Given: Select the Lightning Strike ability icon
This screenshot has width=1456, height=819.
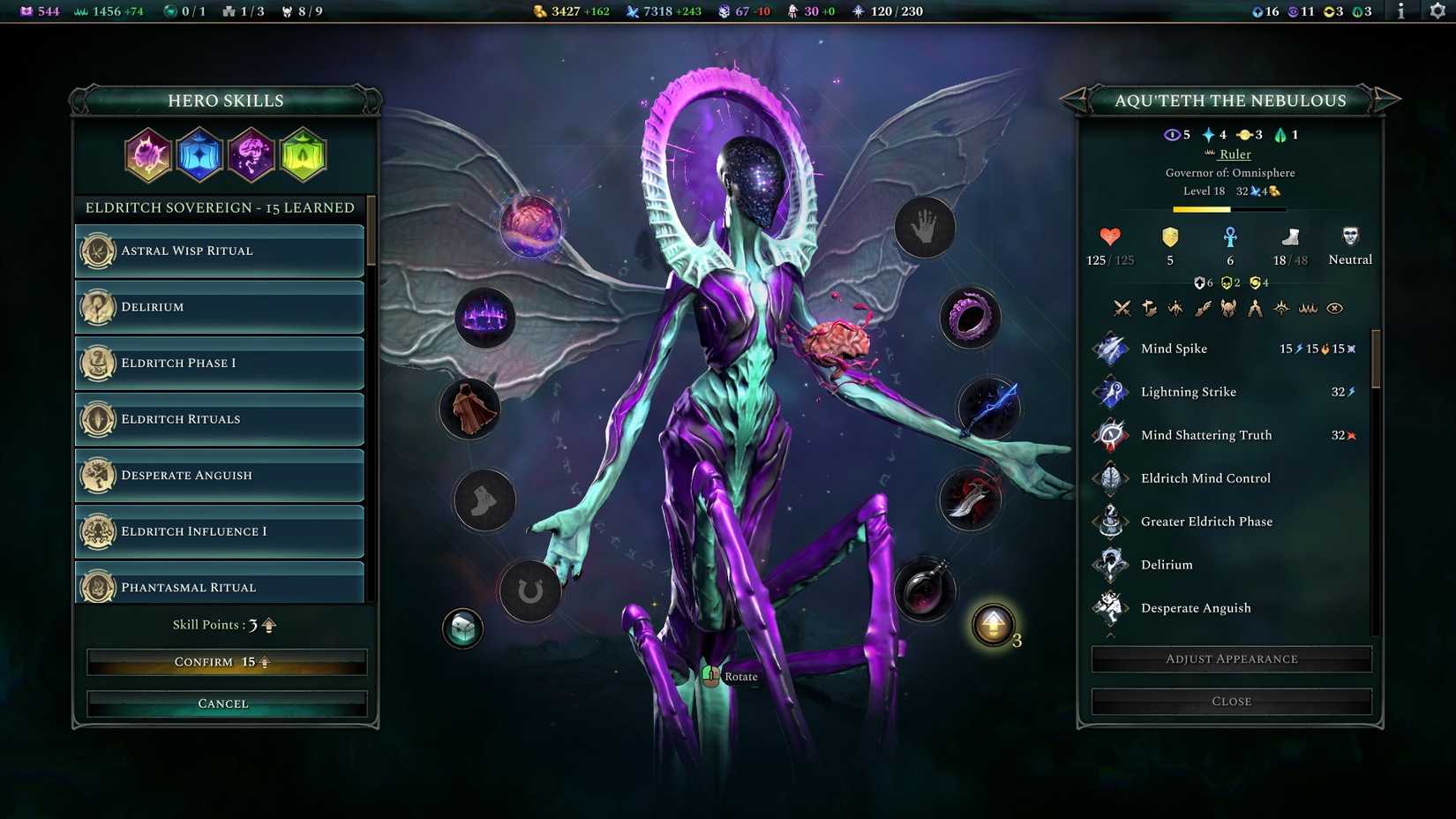Looking at the screenshot, I should pos(1110,392).
